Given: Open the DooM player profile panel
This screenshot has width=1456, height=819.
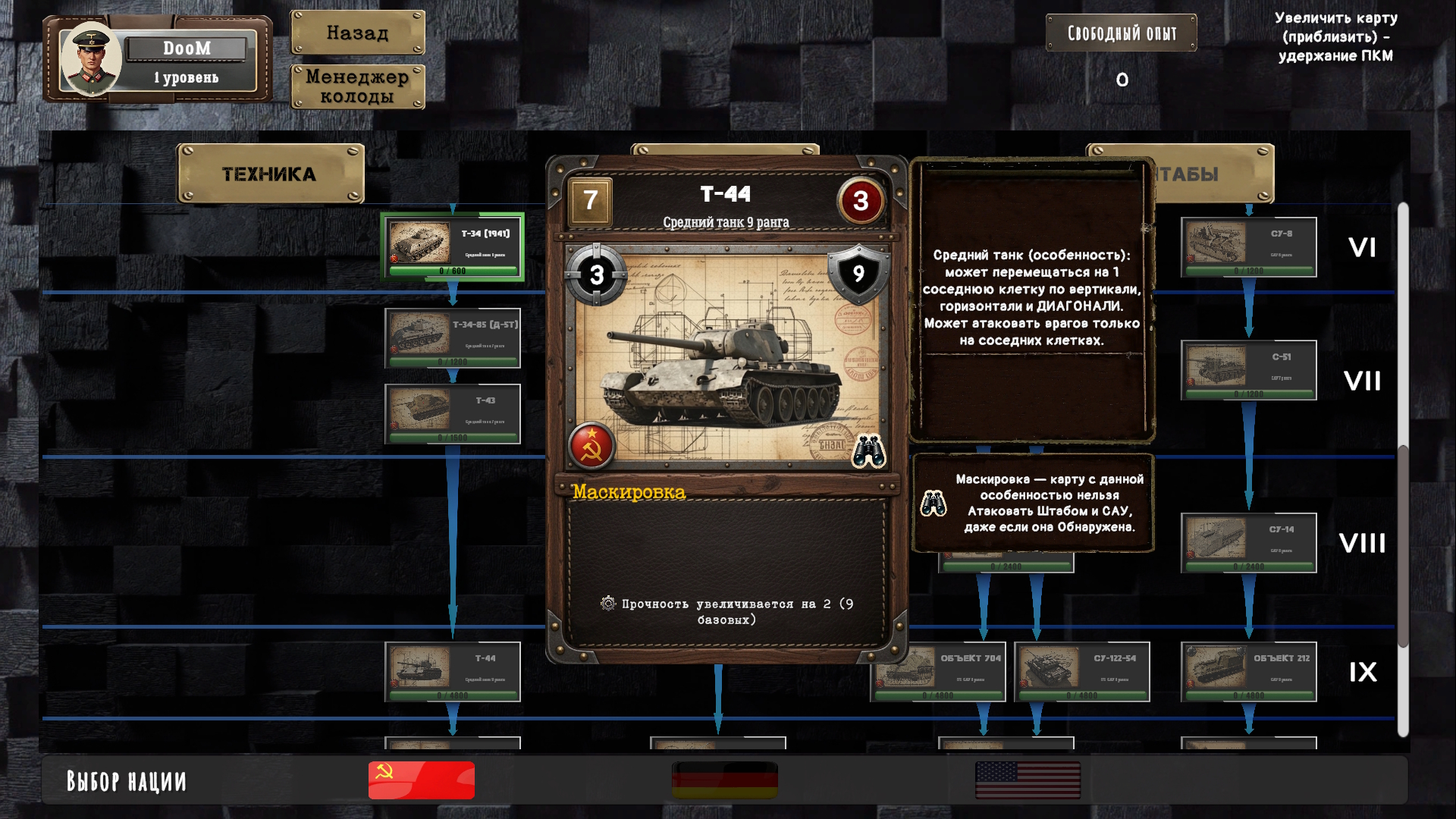Looking at the screenshot, I should pyautogui.click(x=158, y=59).
